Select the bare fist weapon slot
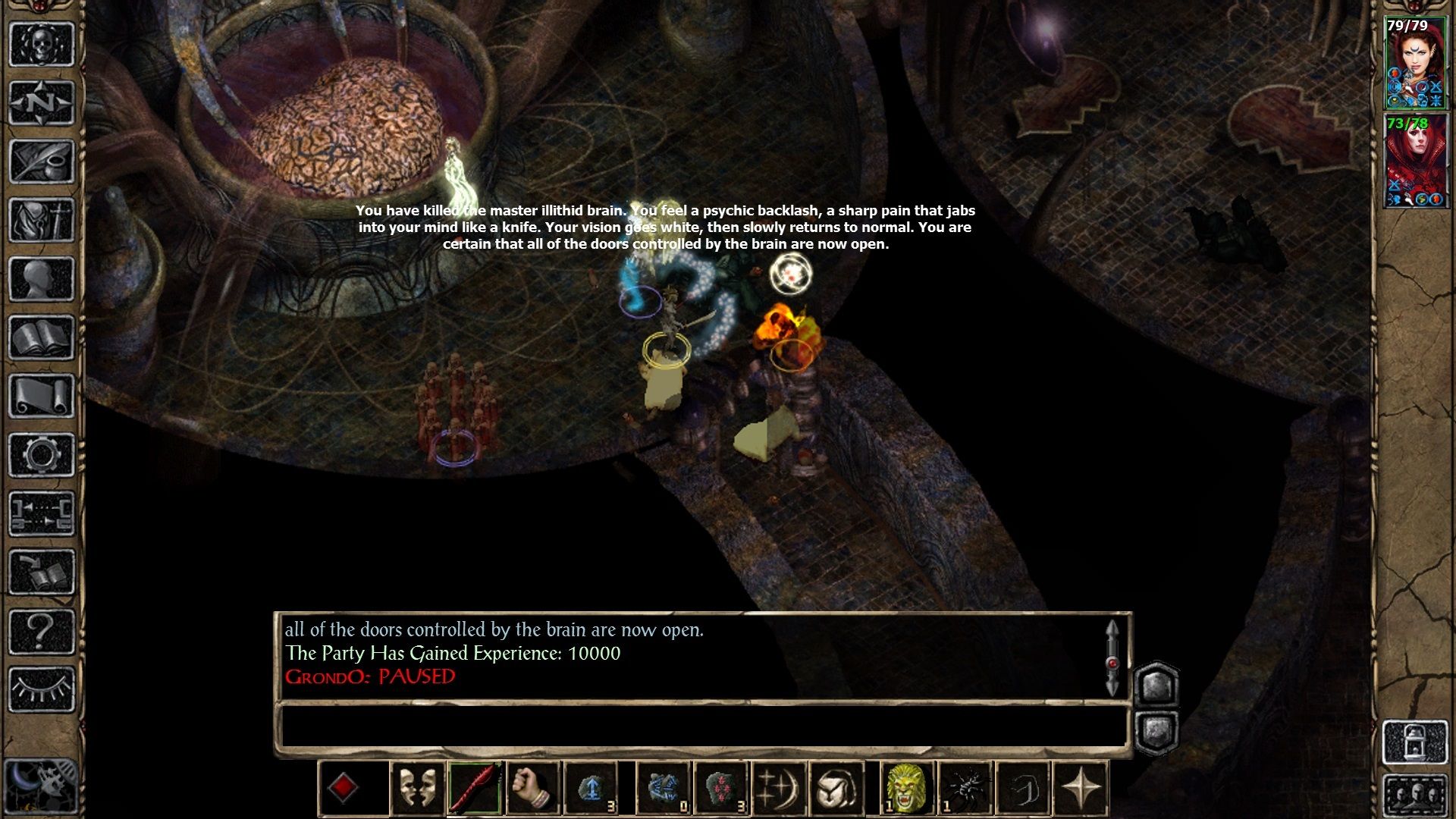This screenshot has height=819, width=1456. pos(532,789)
